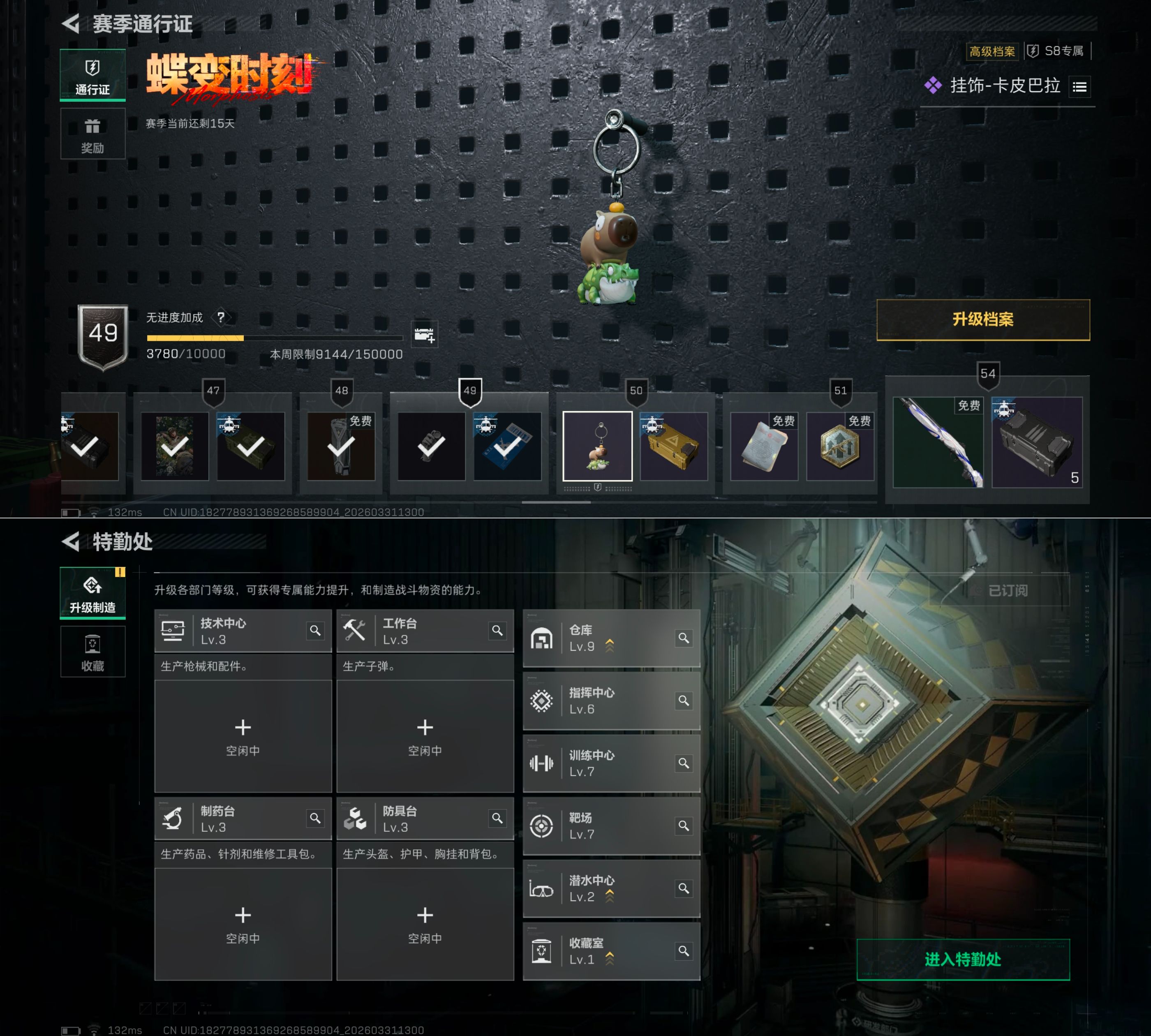Screen dimensions: 1151x1036
Task: Choose the 靶场 Lv.7 department
Action: click(603, 826)
